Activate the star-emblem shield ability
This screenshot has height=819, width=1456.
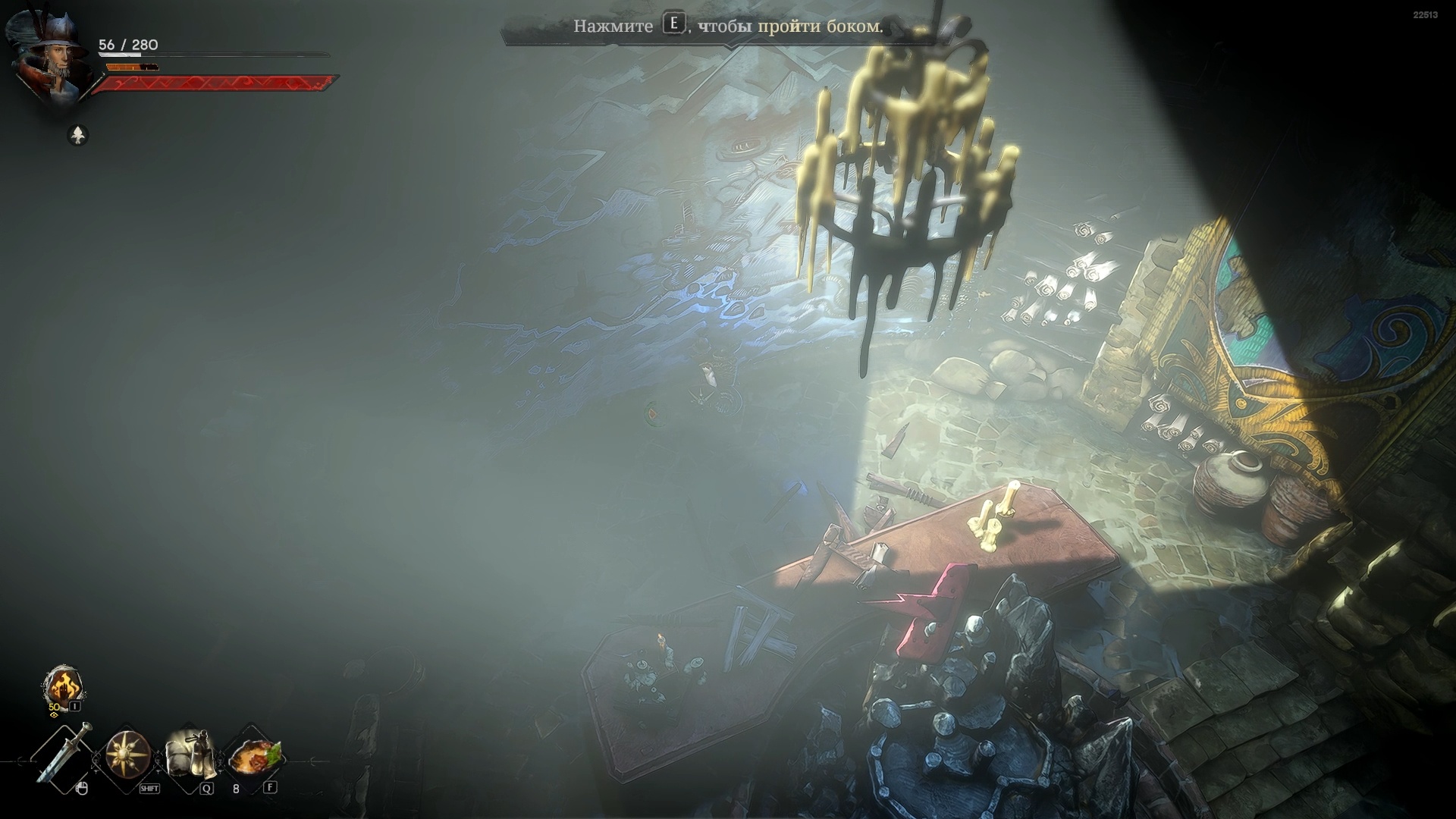127,755
